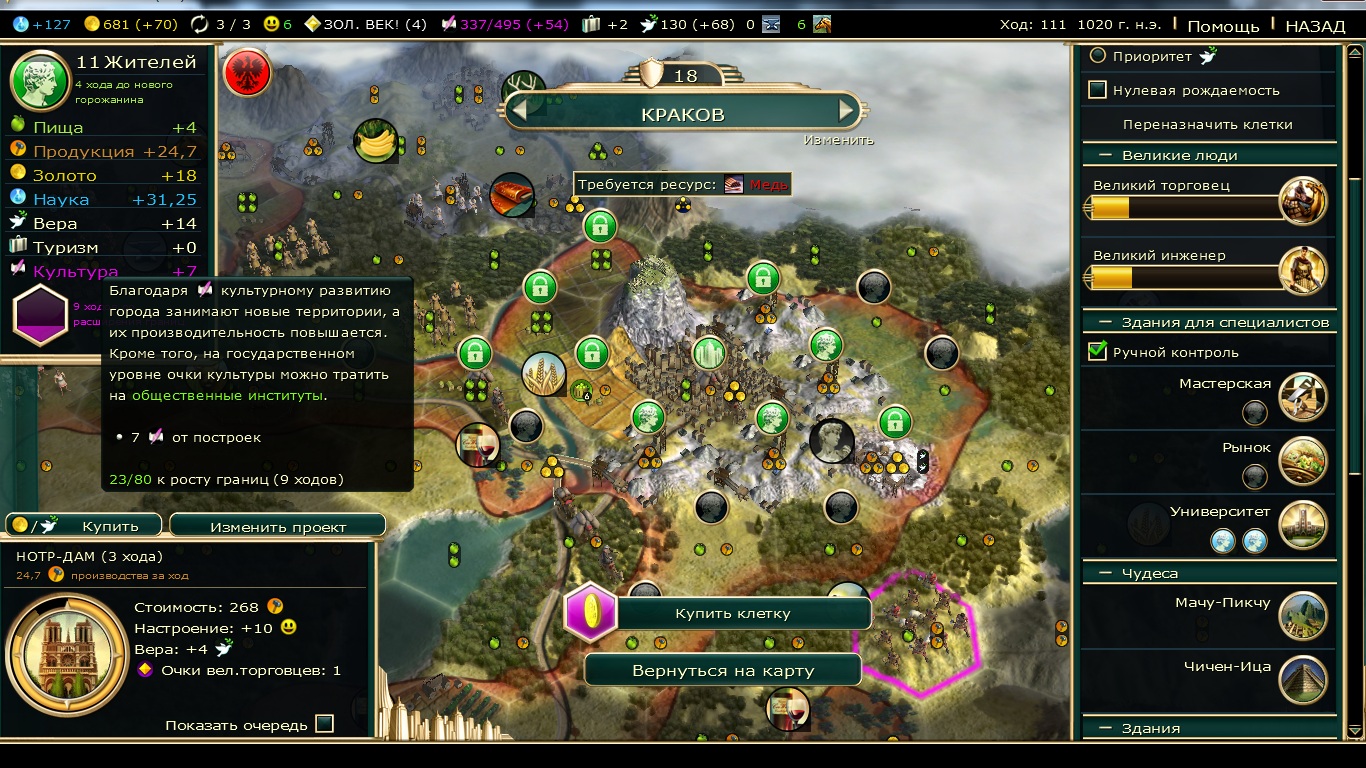Collapse the Здания для специалистов section

1106,322
